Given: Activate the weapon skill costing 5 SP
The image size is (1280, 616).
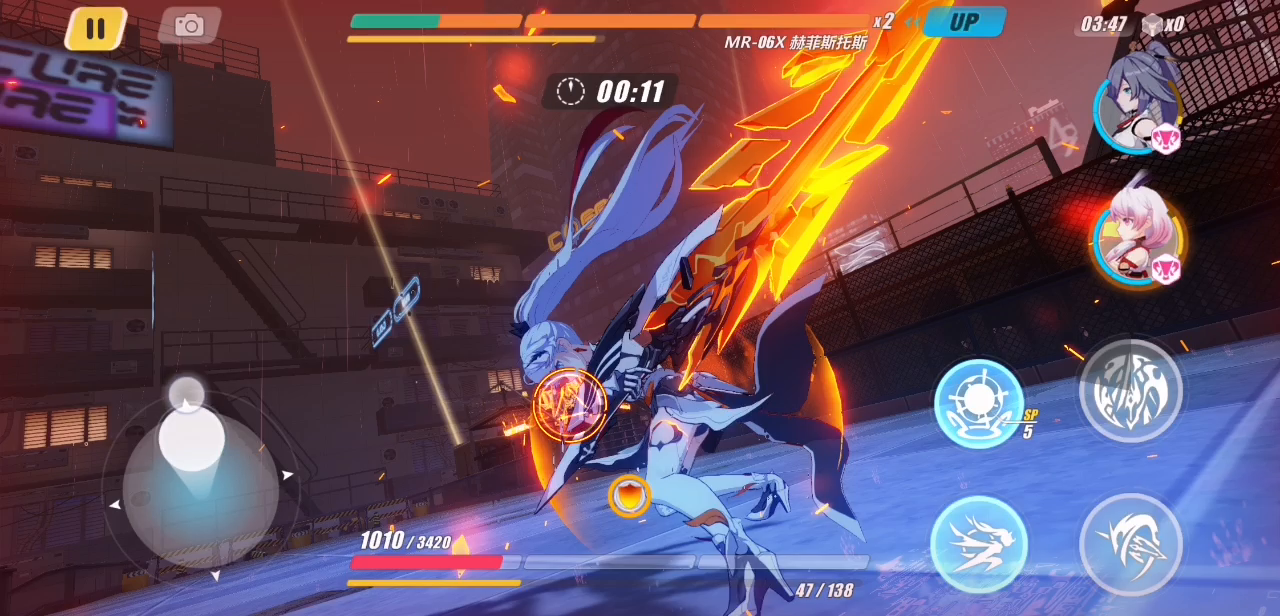Looking at the screenshot, I should pyautogui.click(x=979, y=403).
